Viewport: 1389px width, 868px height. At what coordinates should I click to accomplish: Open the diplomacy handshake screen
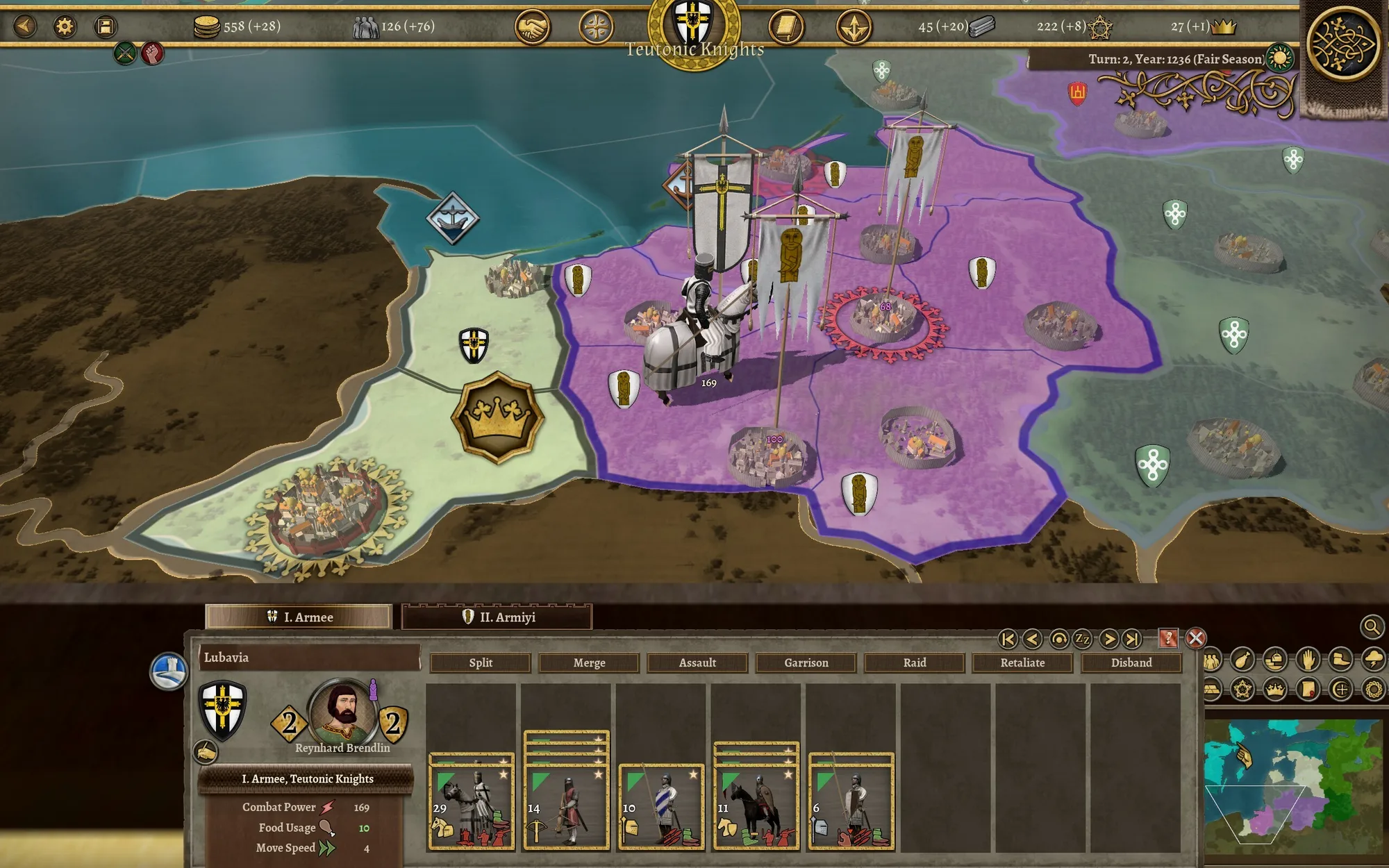pos(532,28)
